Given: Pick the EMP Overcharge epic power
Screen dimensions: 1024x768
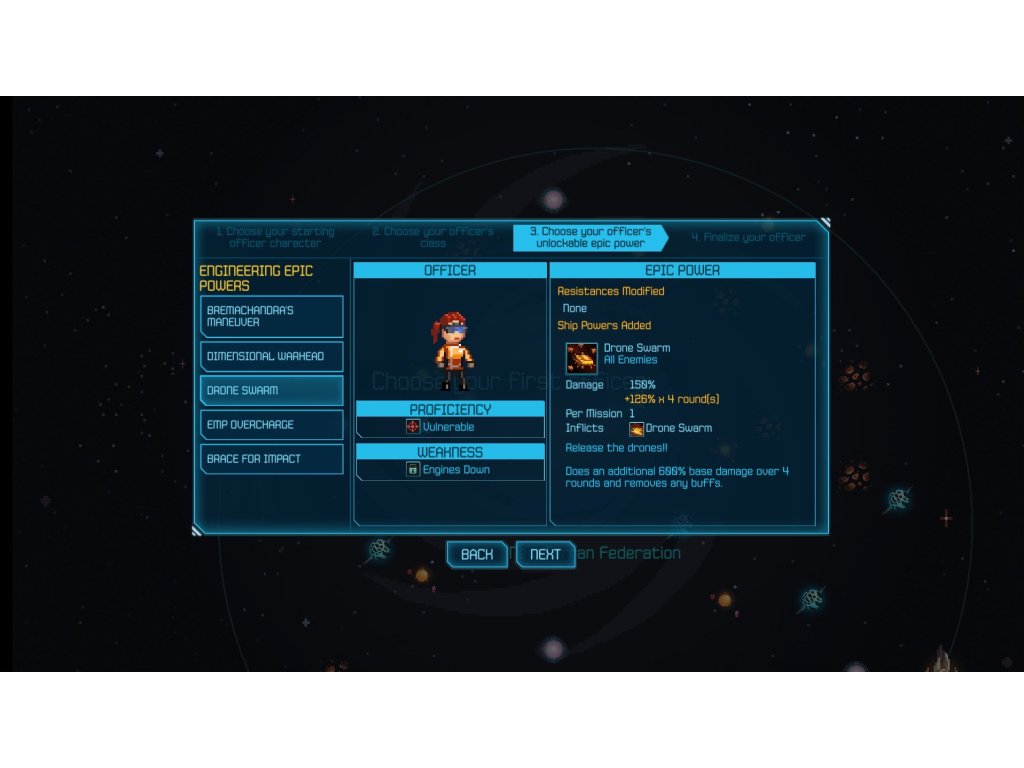Looking at the screenshot, I should 271,425.
